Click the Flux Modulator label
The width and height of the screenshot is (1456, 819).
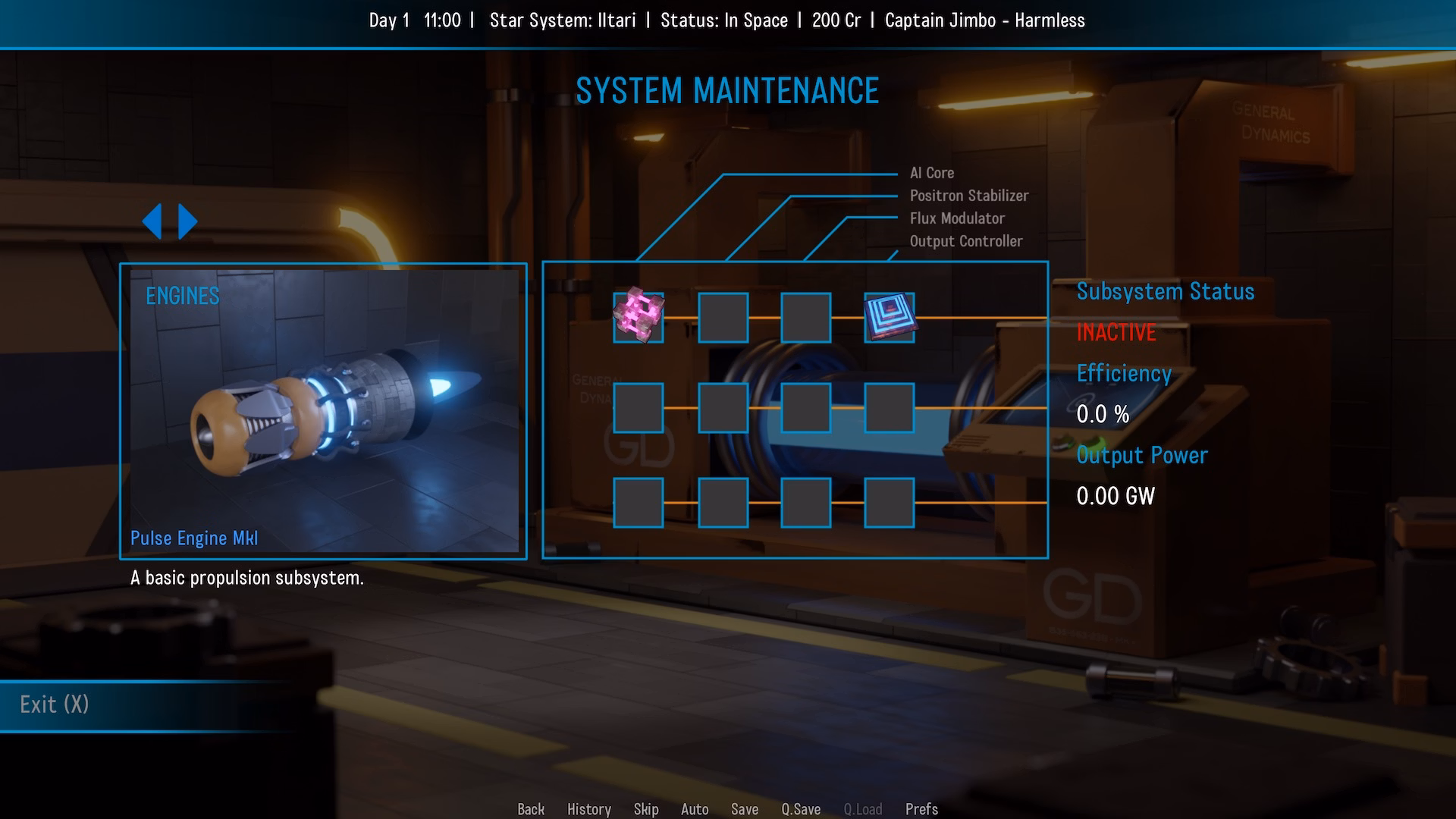957,218
